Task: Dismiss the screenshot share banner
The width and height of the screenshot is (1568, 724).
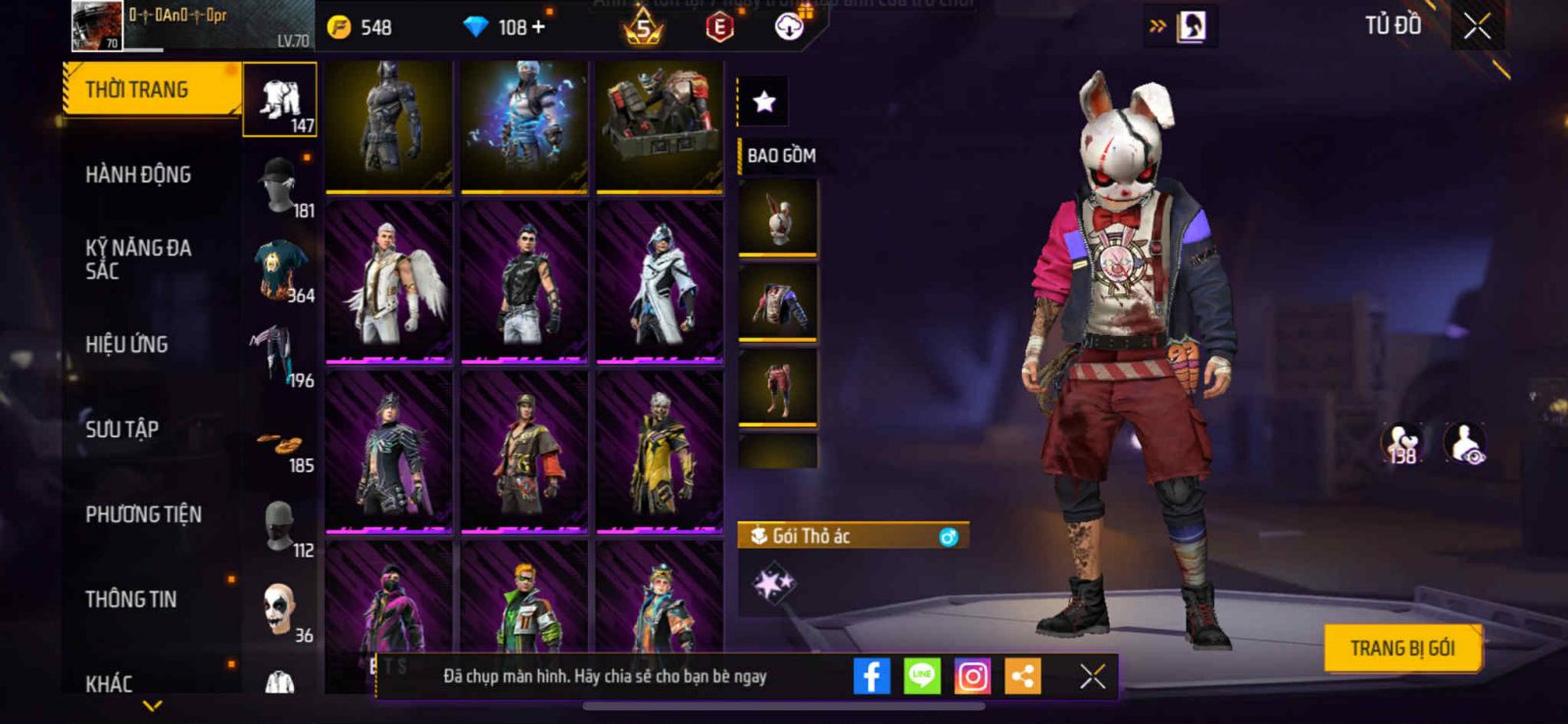Action: coord(1093,676)
